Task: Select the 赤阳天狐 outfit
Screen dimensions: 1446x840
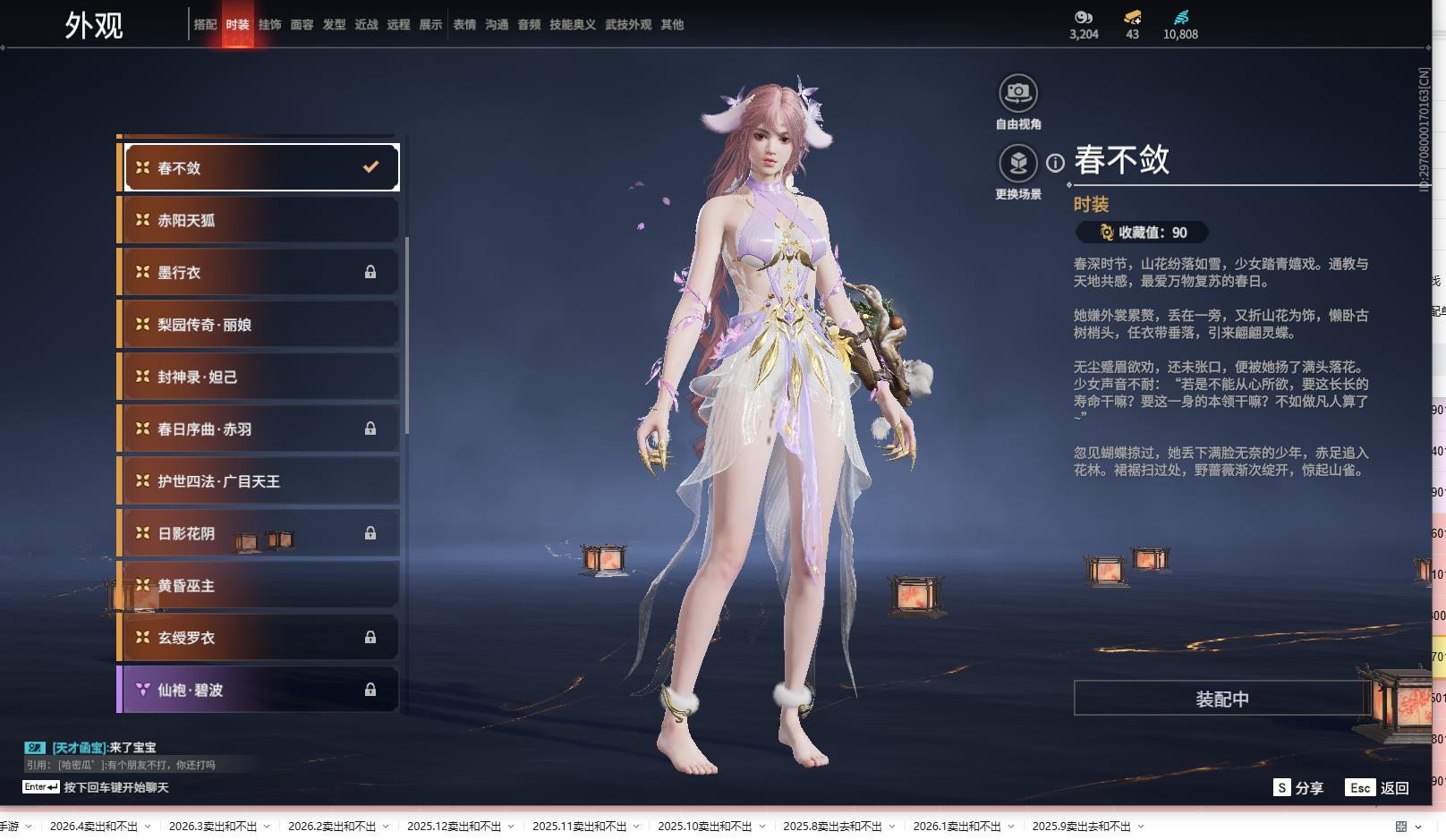Action: pyautogui.click(x=259, y=220)
